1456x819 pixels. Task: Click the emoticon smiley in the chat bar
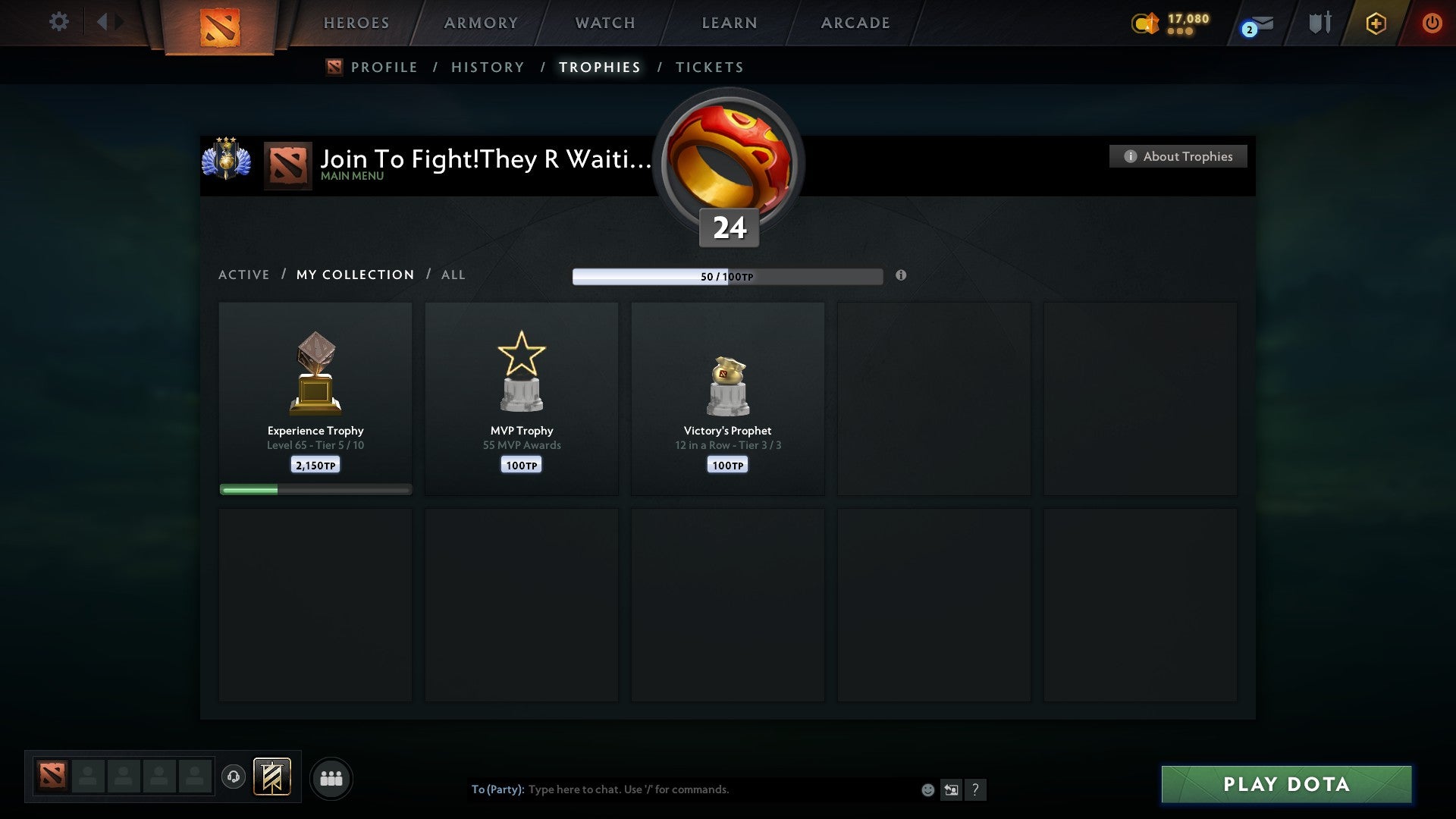coord(928,789)
